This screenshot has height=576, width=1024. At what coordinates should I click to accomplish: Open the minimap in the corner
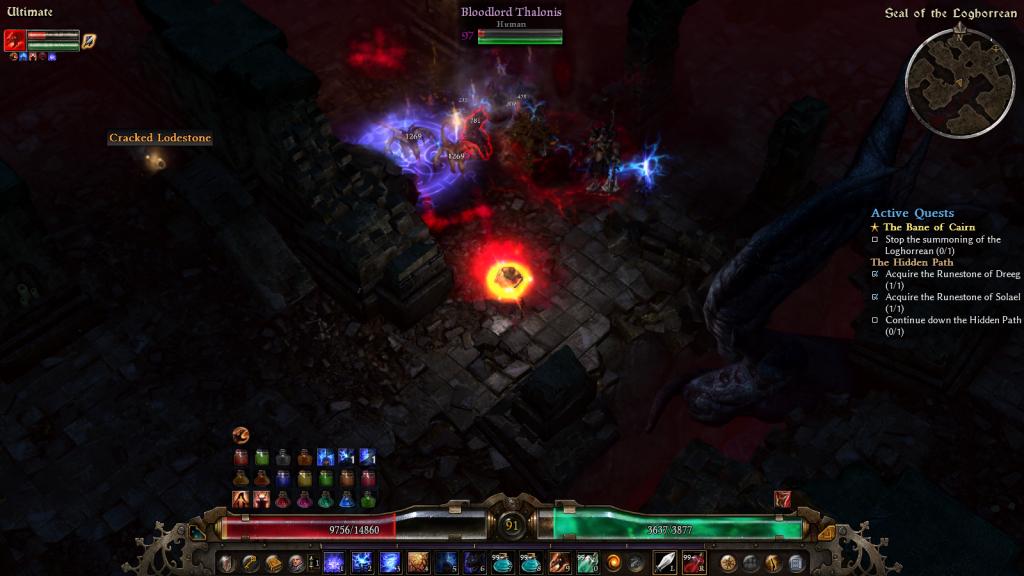tap(959, 80)
